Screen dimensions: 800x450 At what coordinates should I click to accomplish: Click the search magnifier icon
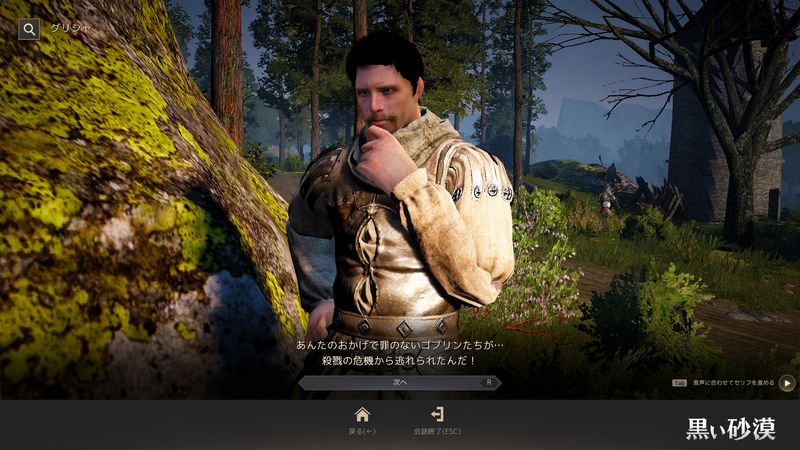coord(29,29)
